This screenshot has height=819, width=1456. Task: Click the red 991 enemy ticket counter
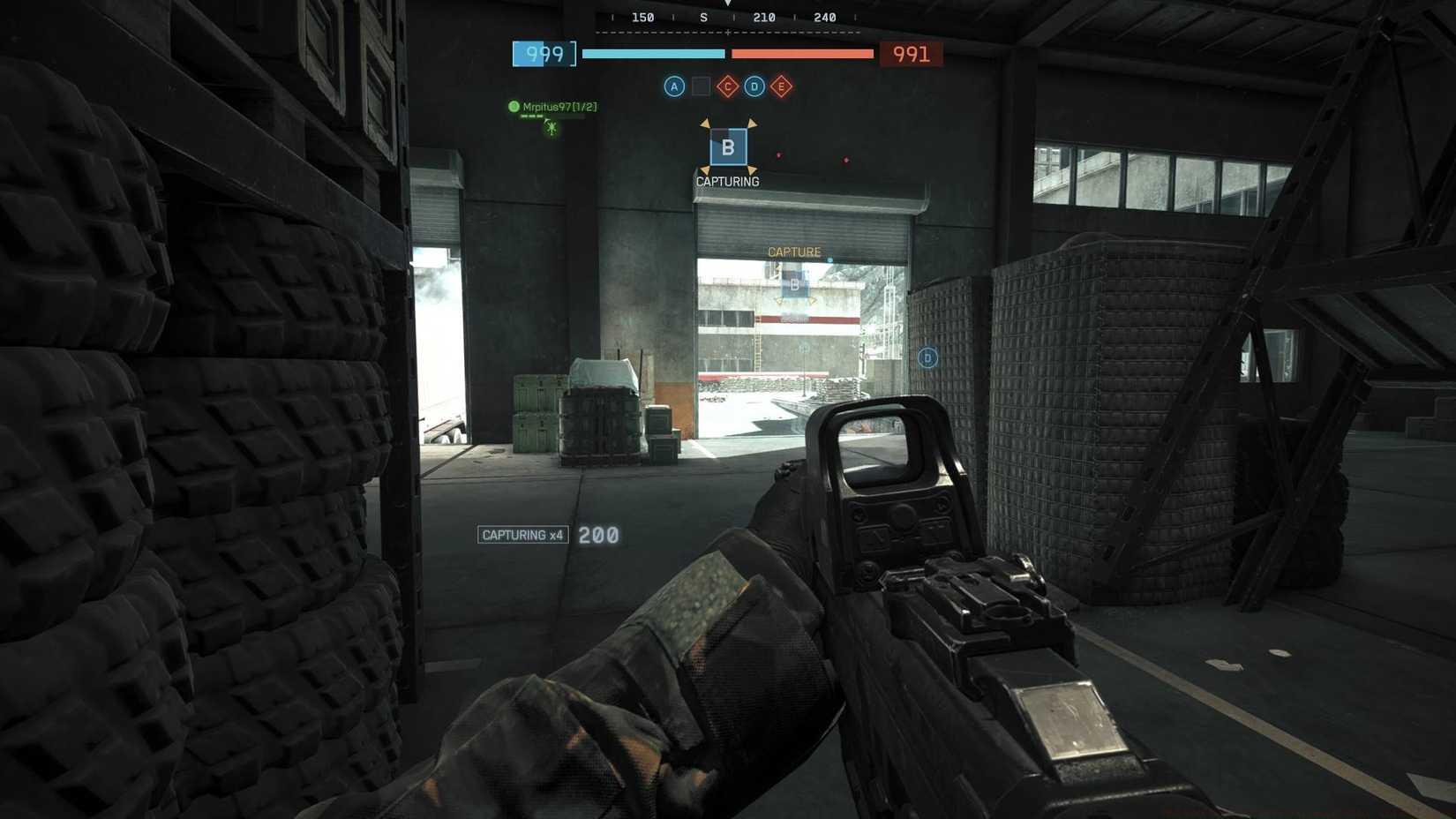pyautogui.click(x=910, y=54)
